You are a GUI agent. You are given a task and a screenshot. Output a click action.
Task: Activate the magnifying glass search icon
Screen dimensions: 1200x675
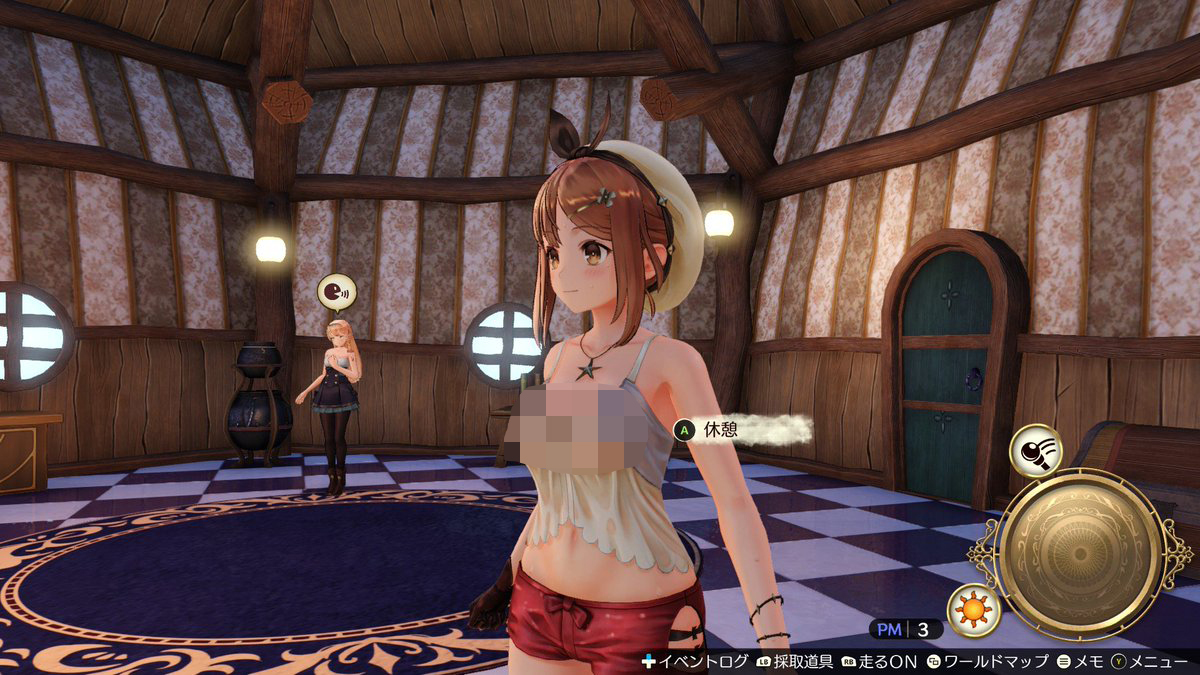click(x=1036, y=449)
